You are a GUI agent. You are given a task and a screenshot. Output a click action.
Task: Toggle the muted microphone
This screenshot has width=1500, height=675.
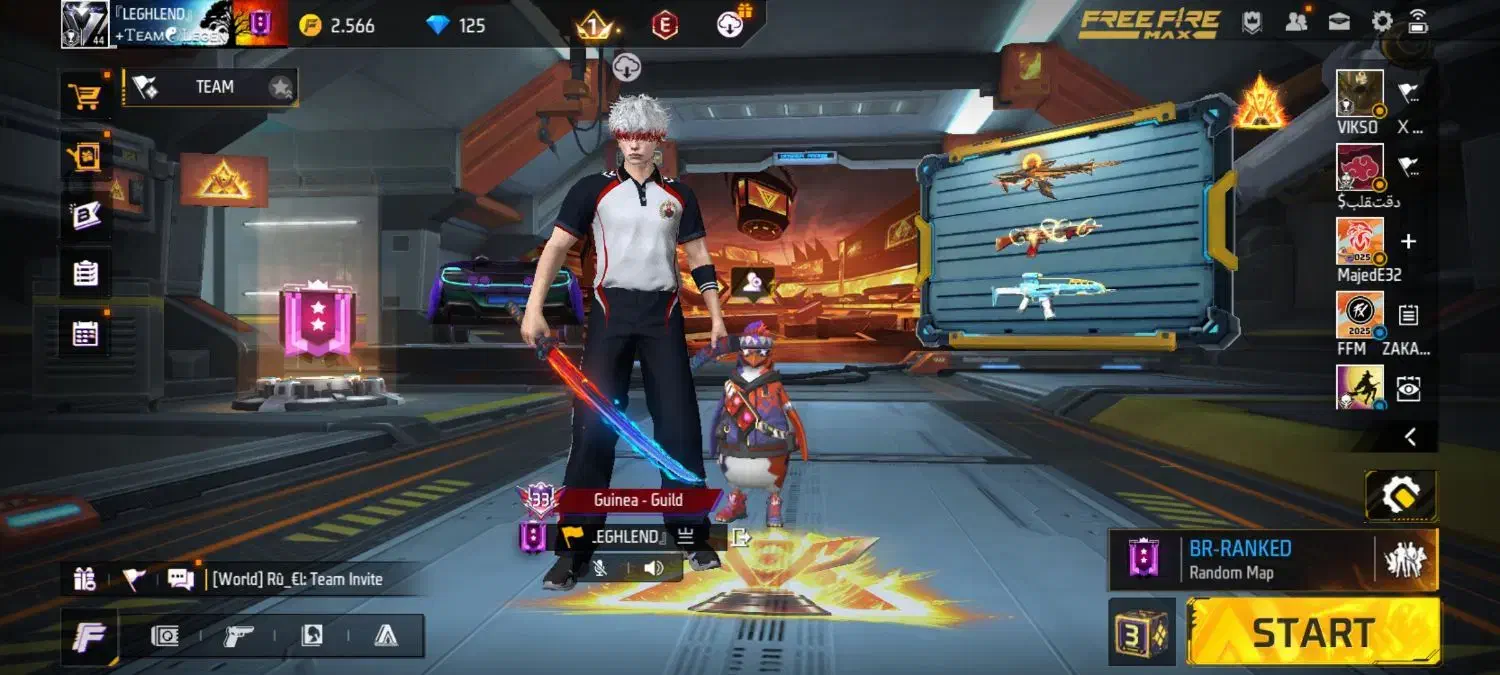(x=600, y=568)
